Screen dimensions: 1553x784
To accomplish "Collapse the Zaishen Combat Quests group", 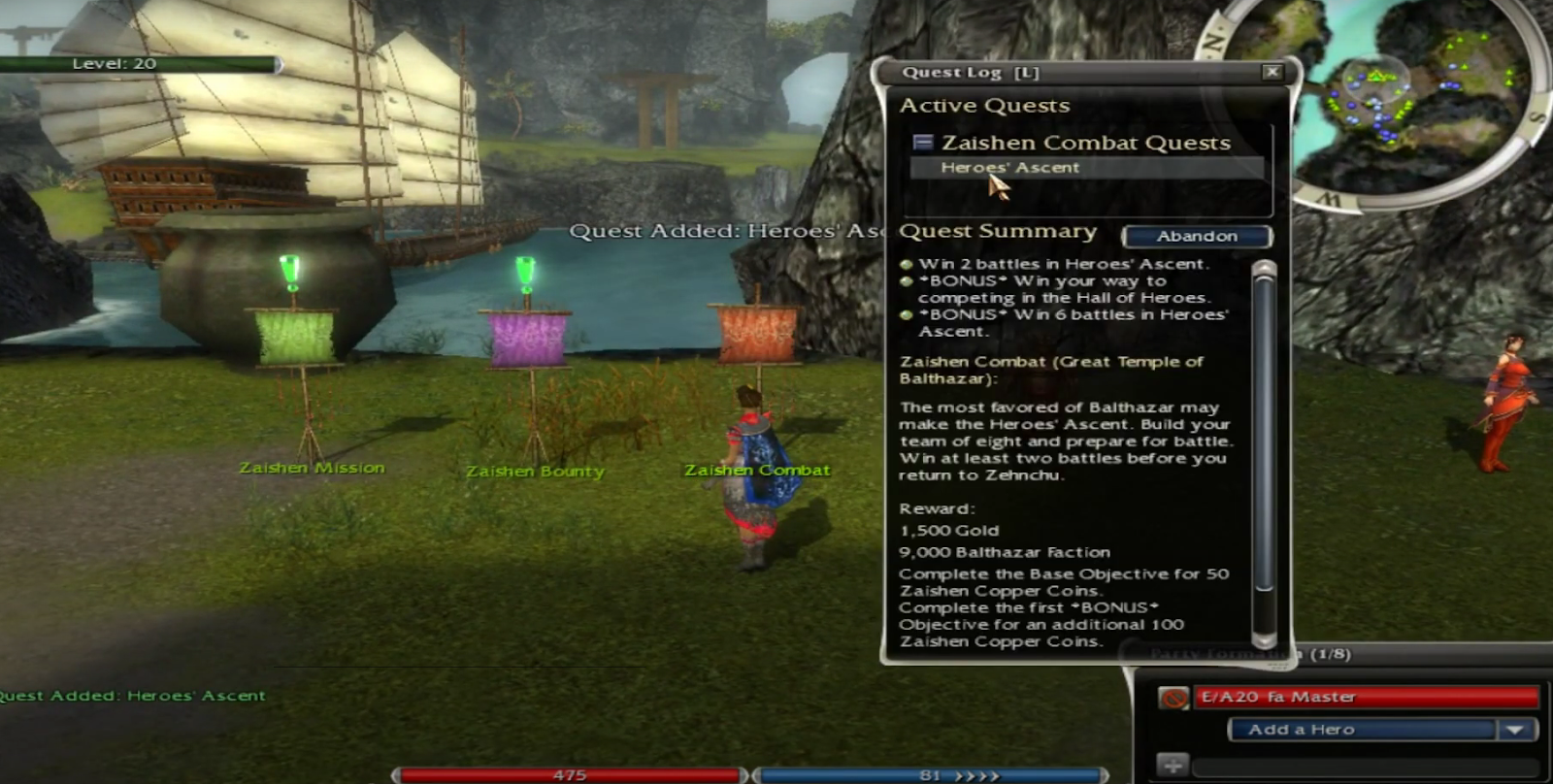I will pos(923,143).
